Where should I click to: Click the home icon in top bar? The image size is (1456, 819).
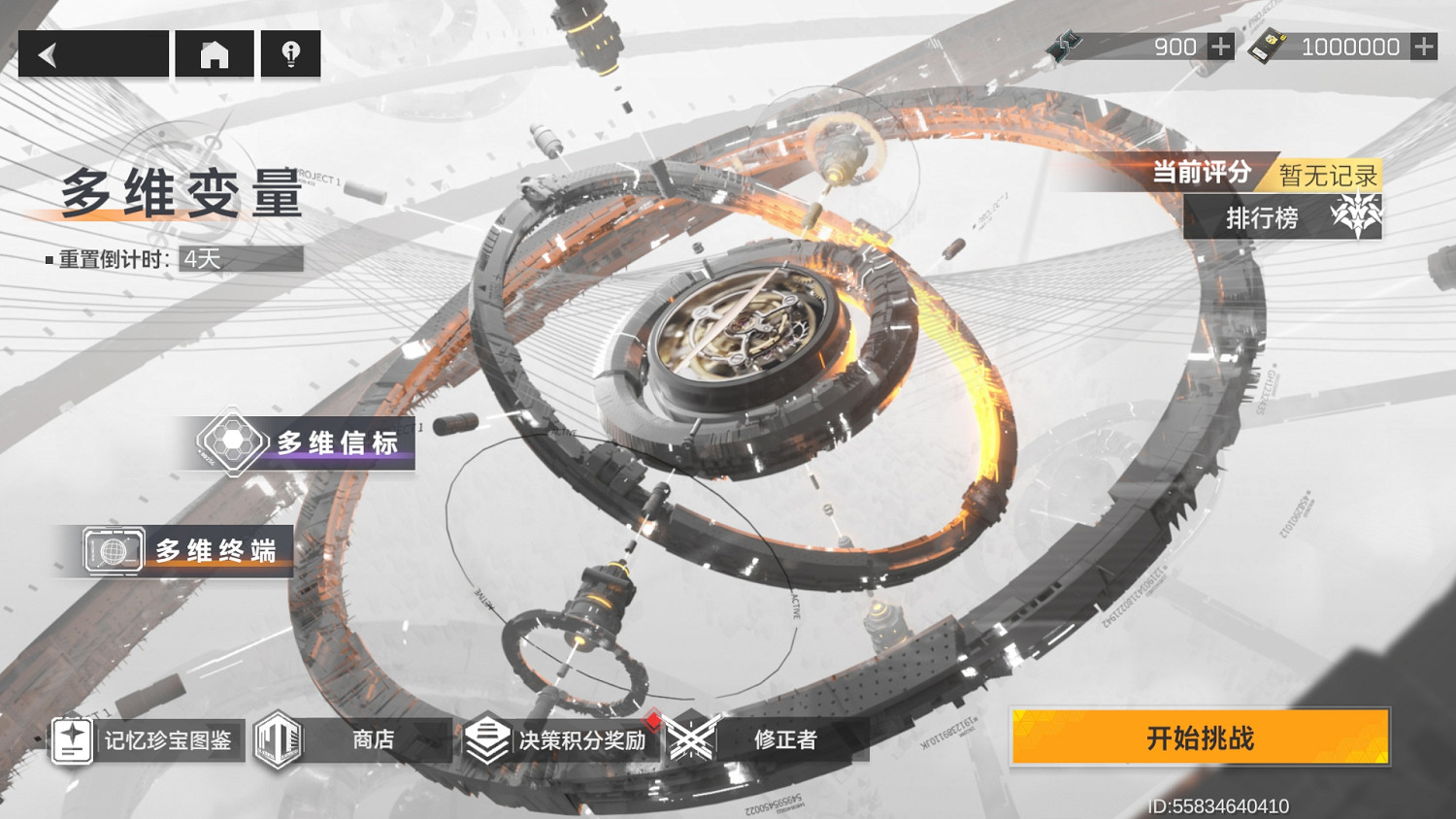pos(213,54)
